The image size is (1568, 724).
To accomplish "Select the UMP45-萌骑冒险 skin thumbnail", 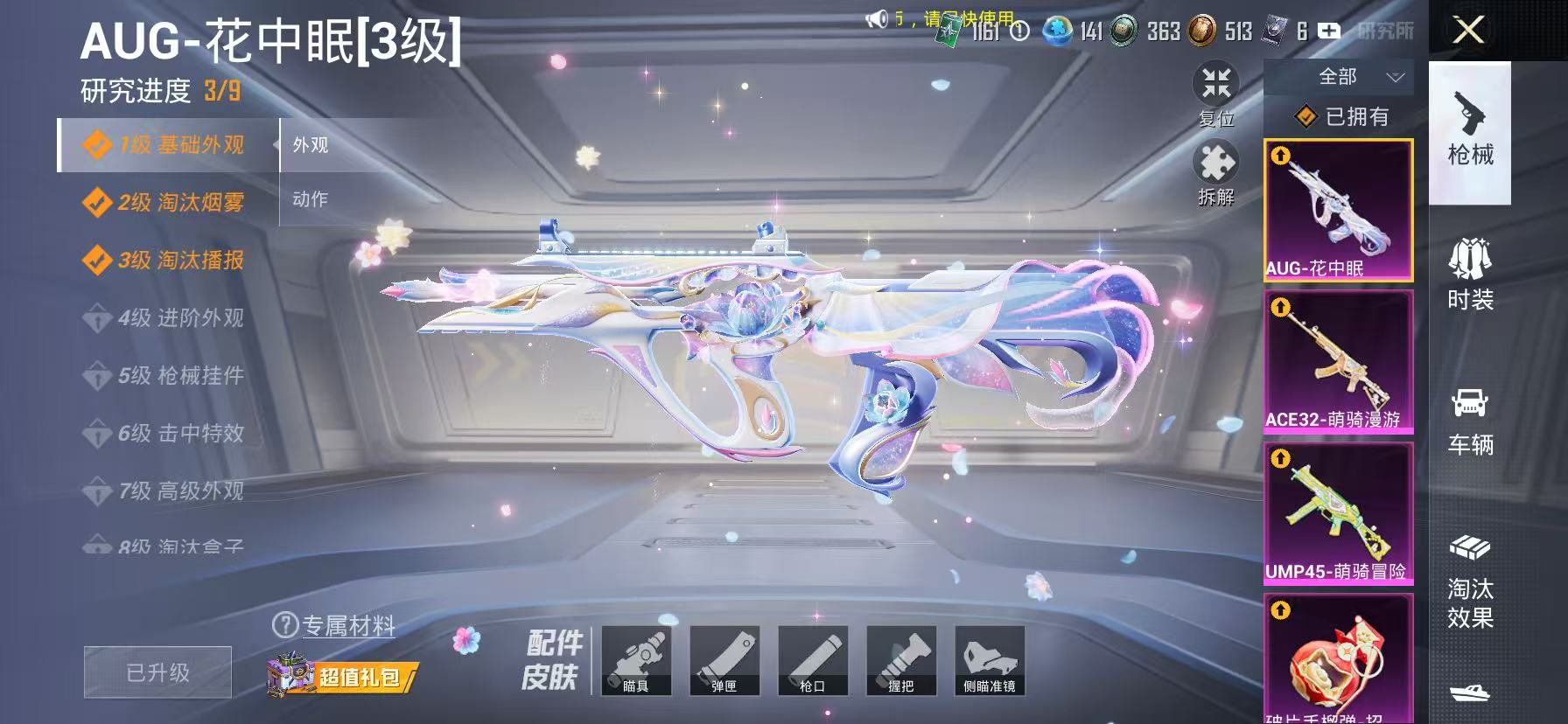I will [1338, 512].
